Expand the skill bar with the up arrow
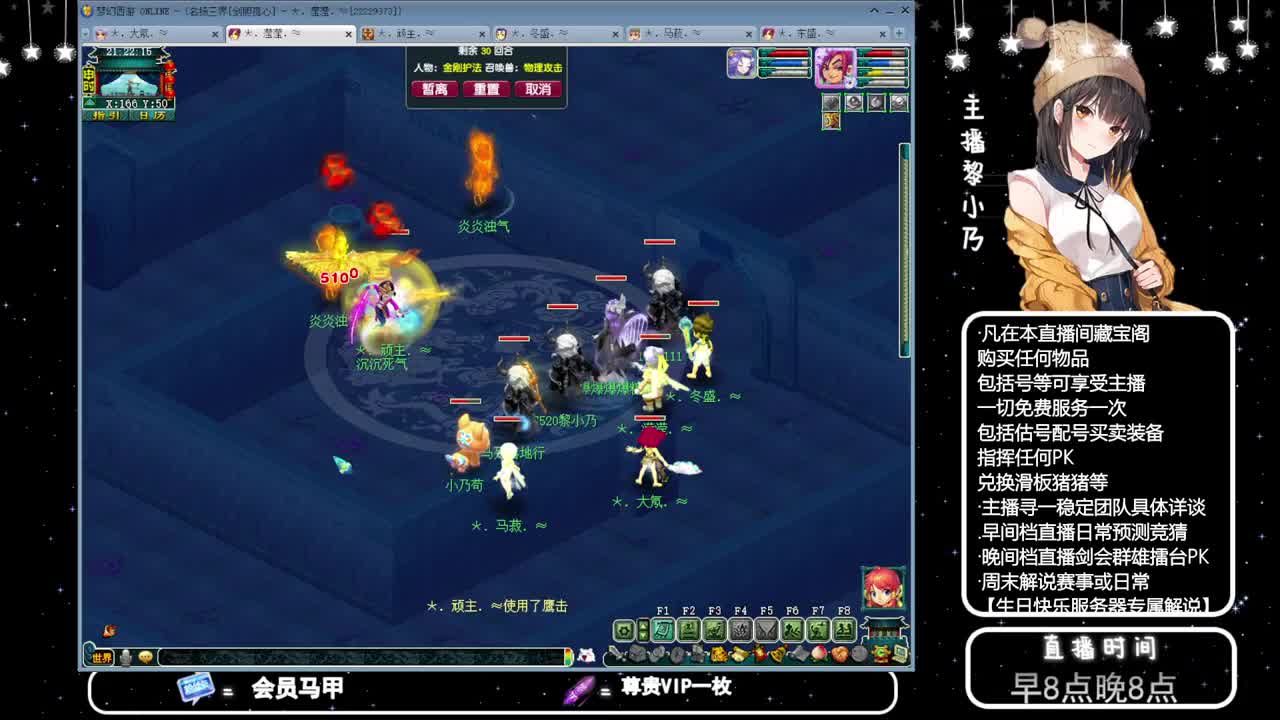The image size is (1280, 720). point(645,626)
